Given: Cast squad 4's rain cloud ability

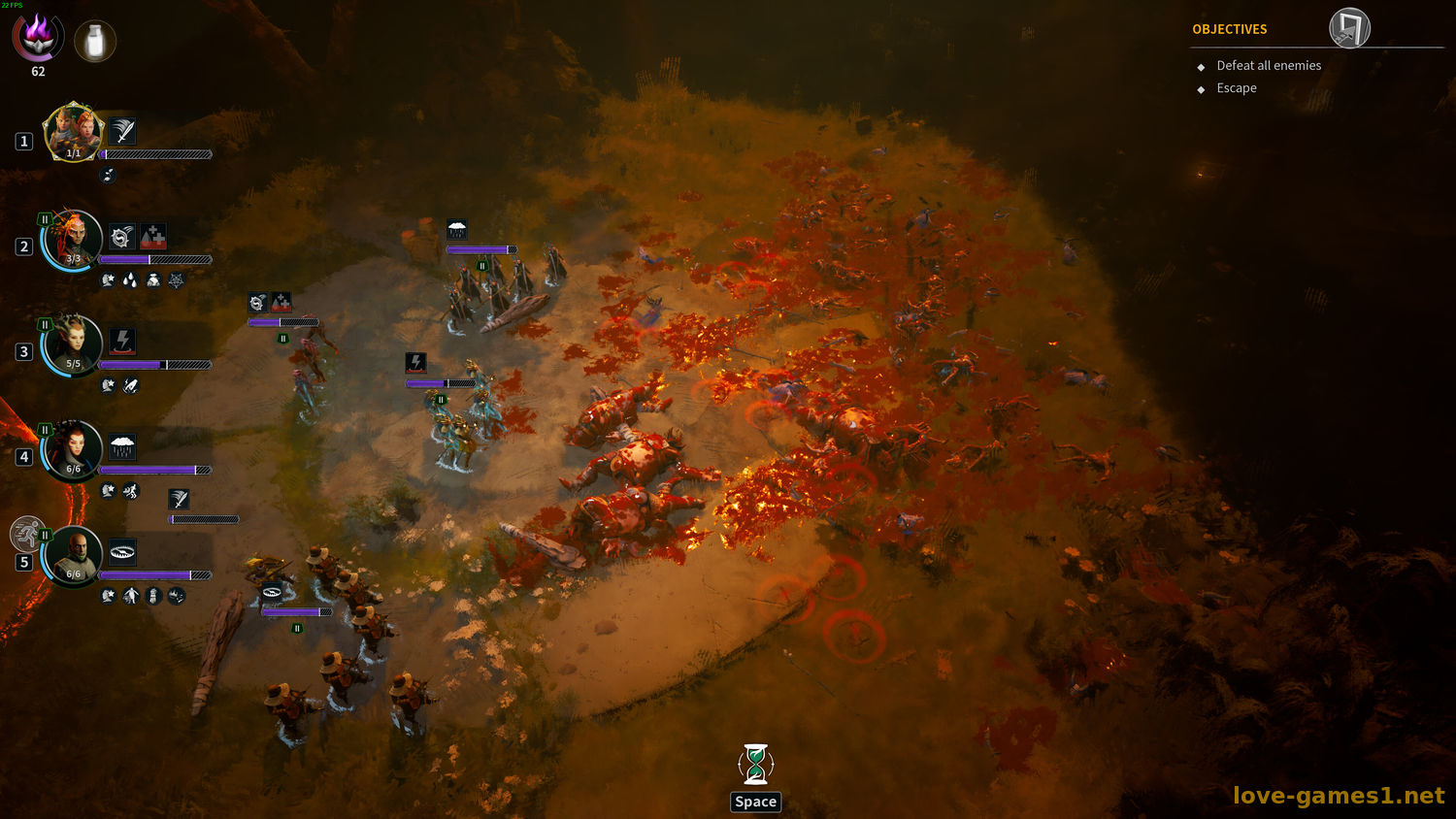Looking at the screenshot, I should pos(122,446).
